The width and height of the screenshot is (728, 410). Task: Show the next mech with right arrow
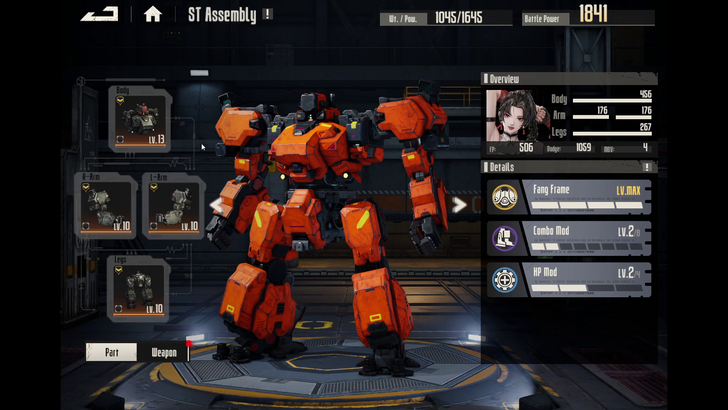tap(459, 205)
